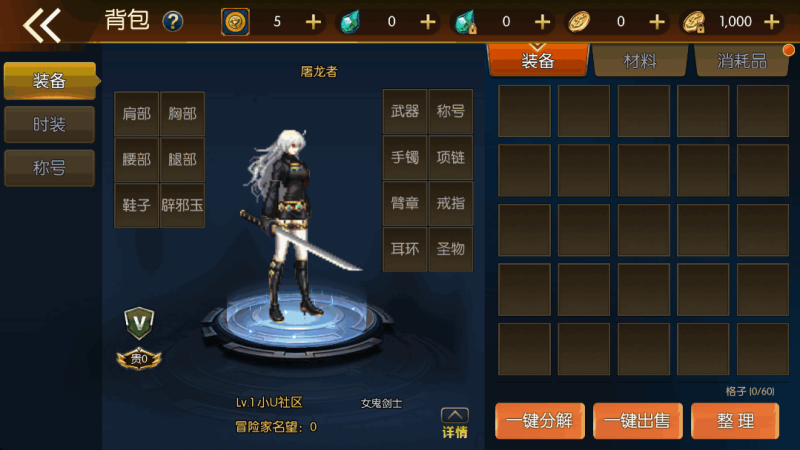Open the 材料 inventory tab
Screen dimensions: 800x450
click(640, 61)
